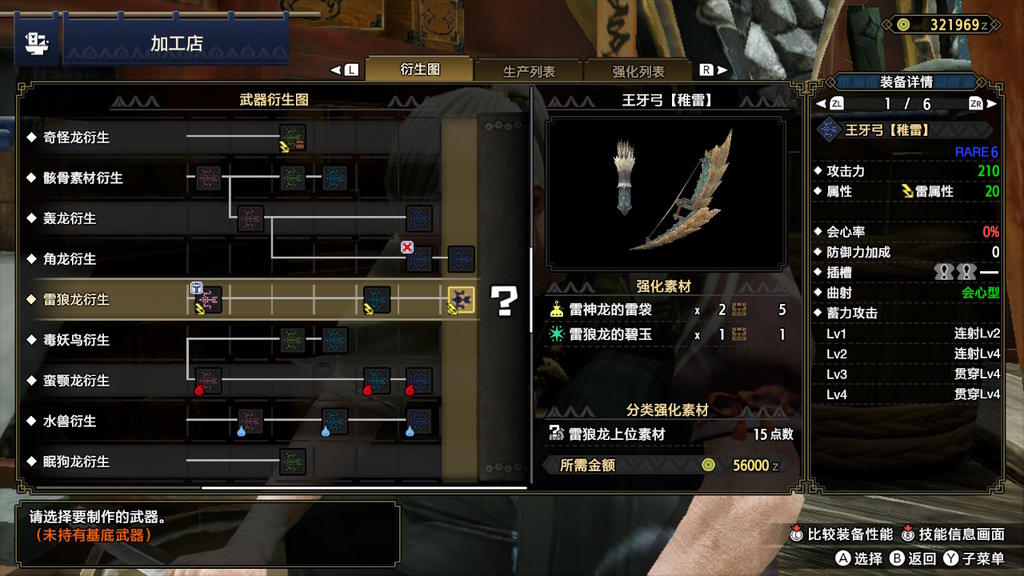The image size is (1024, 576).
Task: Click the unknown question mark weapon node
Action: (506, 299)
